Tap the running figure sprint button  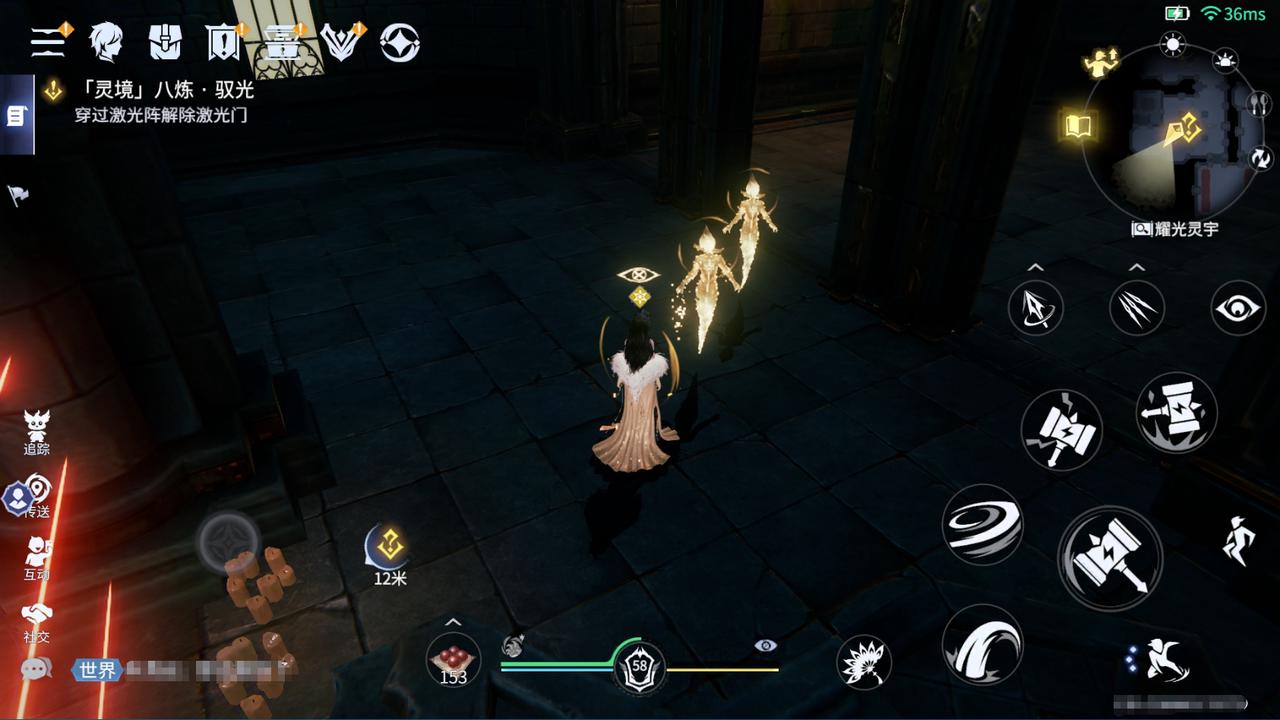click(1238, 540)
